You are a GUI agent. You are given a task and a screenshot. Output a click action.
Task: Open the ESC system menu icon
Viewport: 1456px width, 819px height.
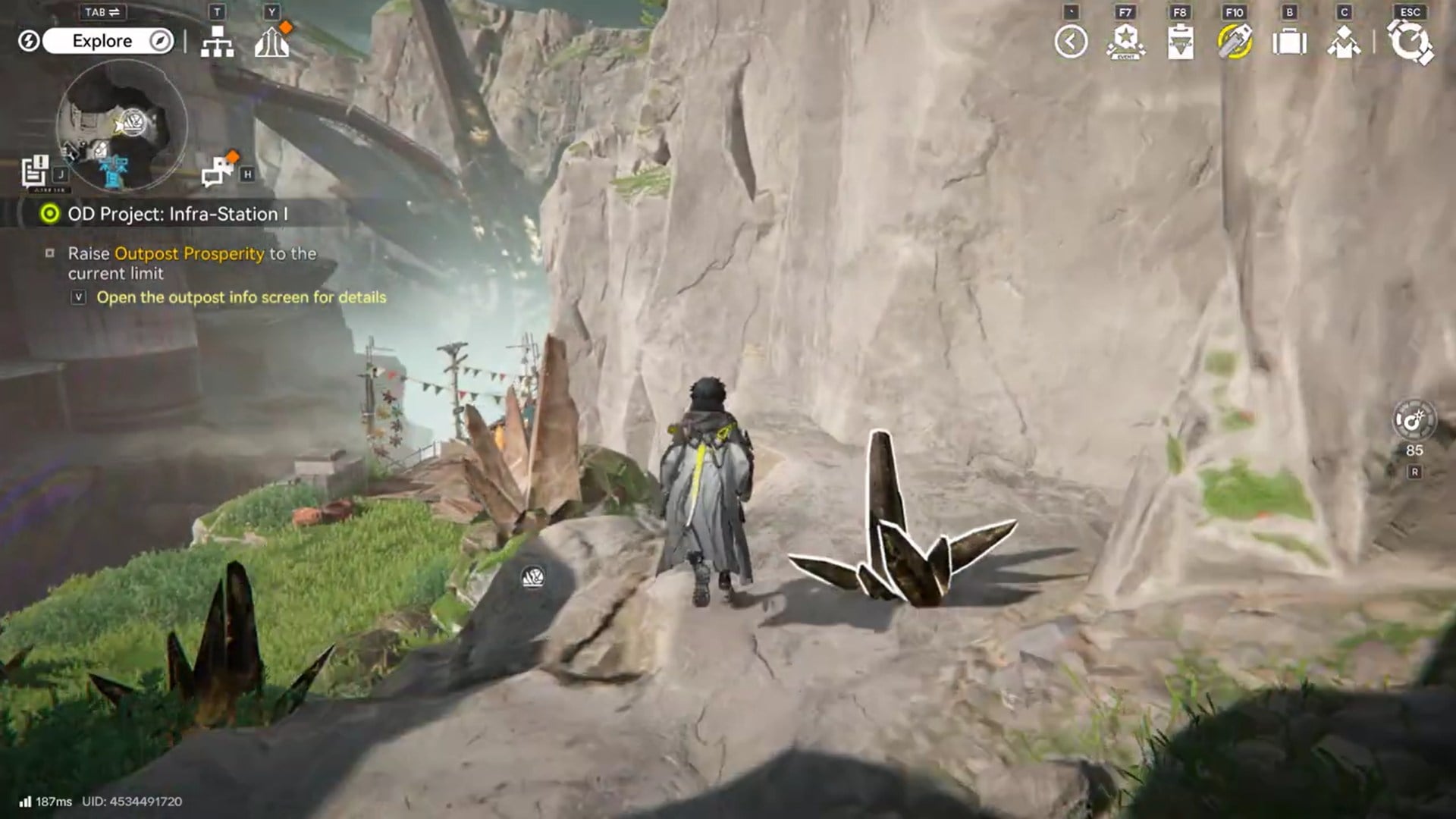1409,42
